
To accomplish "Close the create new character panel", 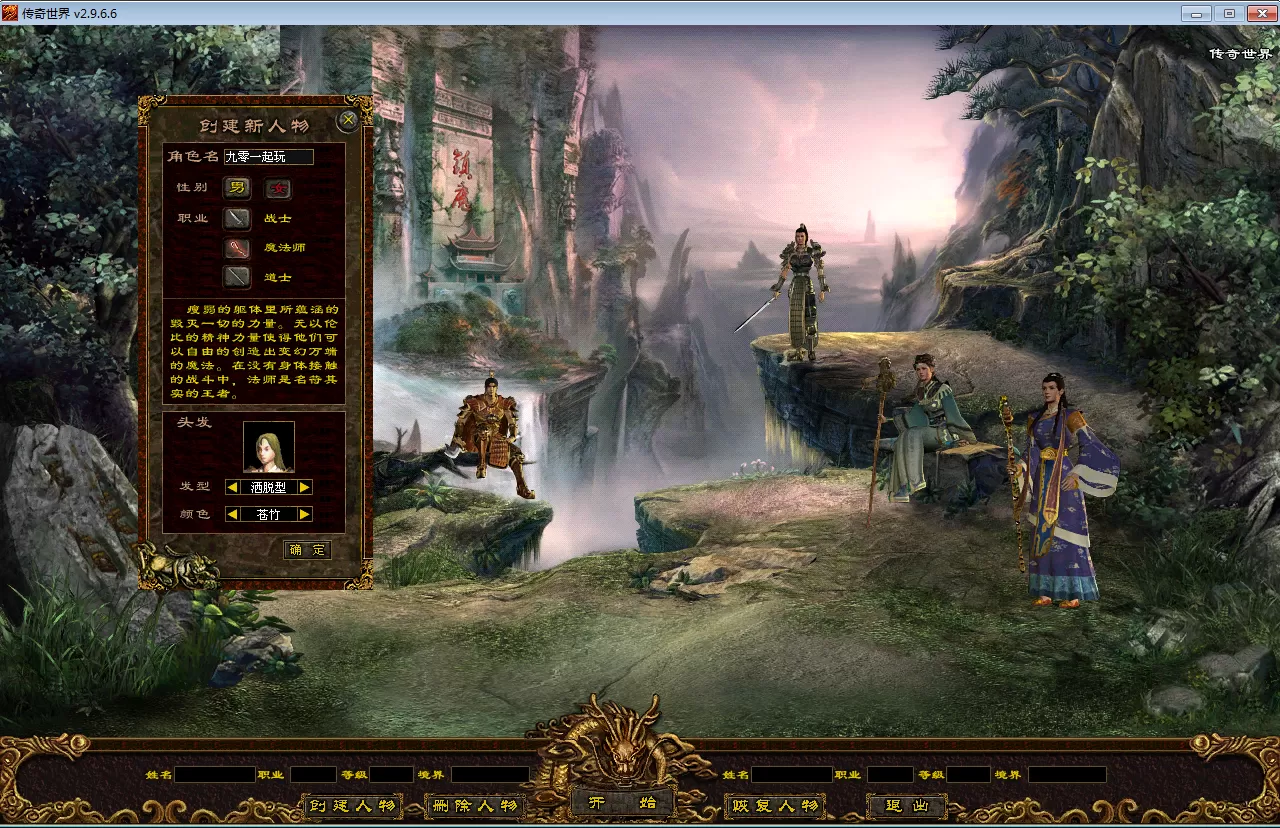I will pyautogui.click(x=348, y=121).
